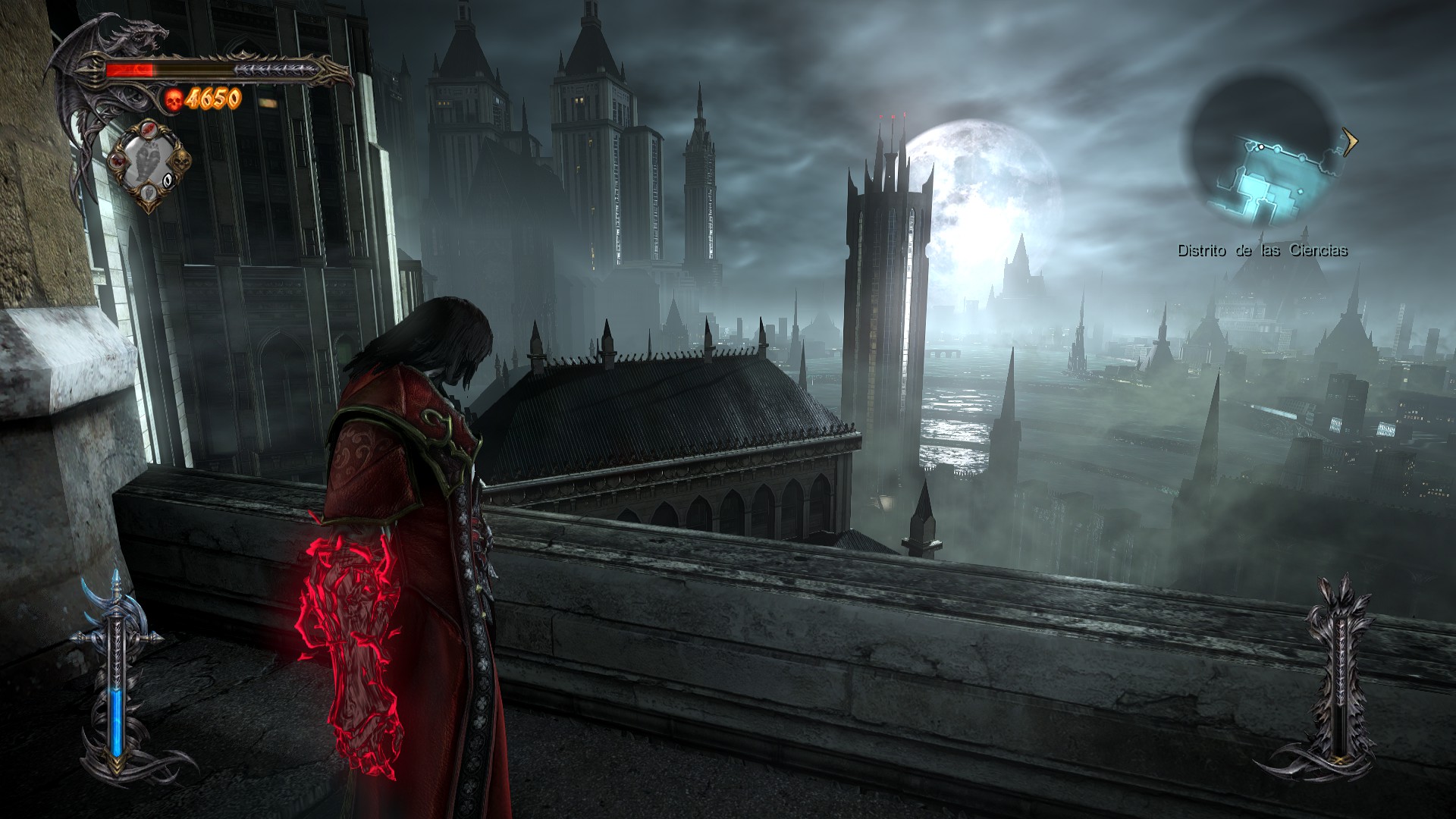Select the central statue relic in the item wheel
The image size is (1456, 819).
(149, 161)
